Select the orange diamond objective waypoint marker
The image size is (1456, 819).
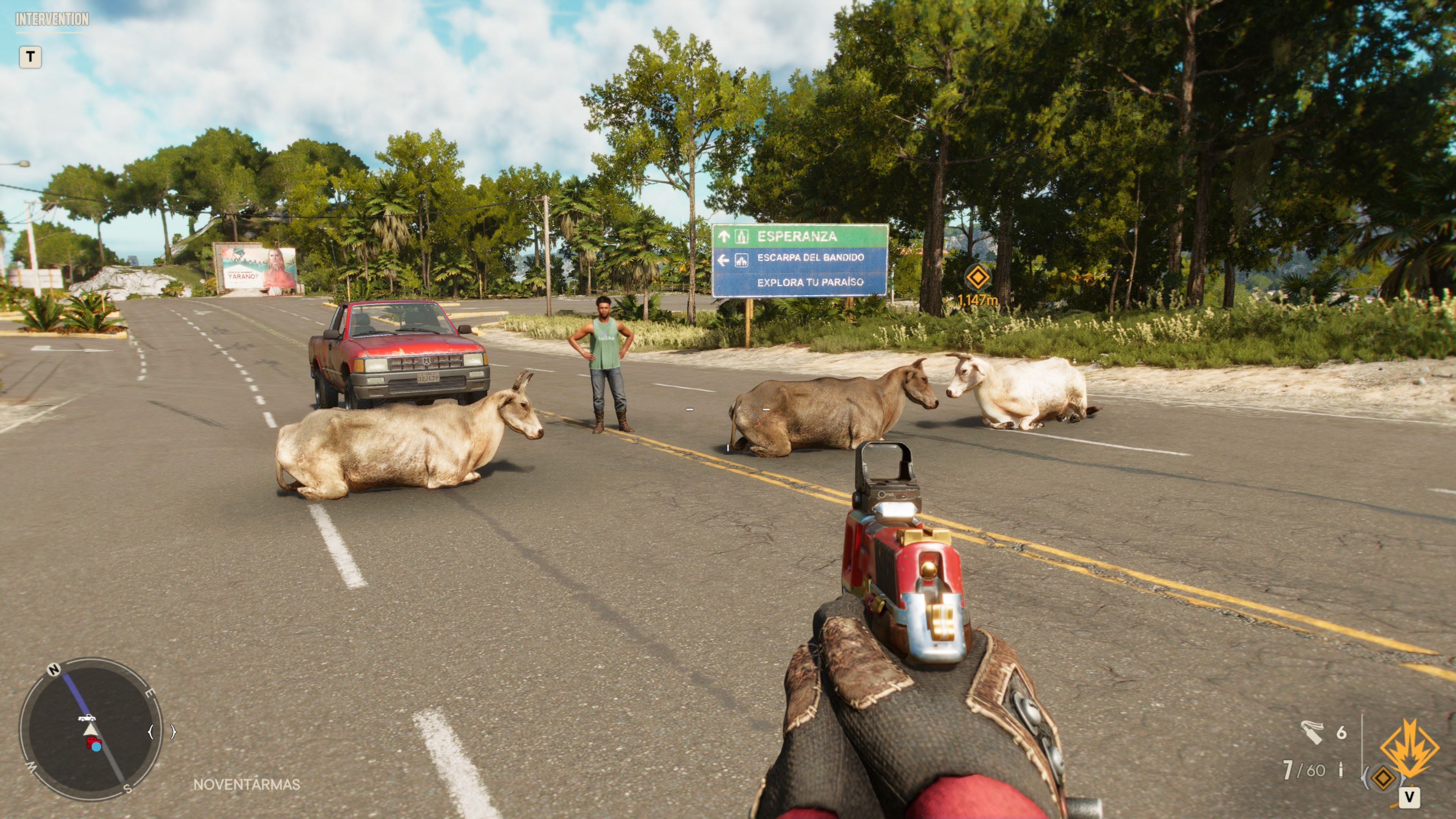977,278
